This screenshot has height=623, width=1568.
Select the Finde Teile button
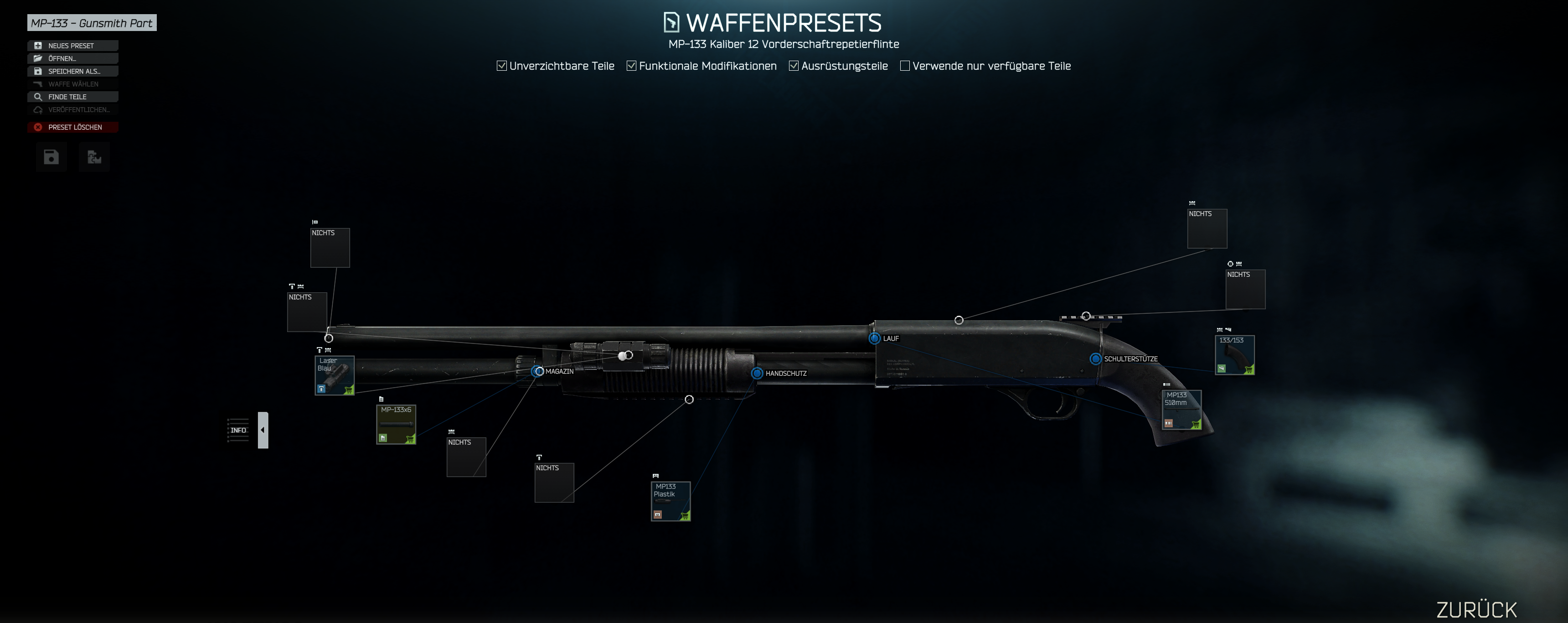point(72,97)
